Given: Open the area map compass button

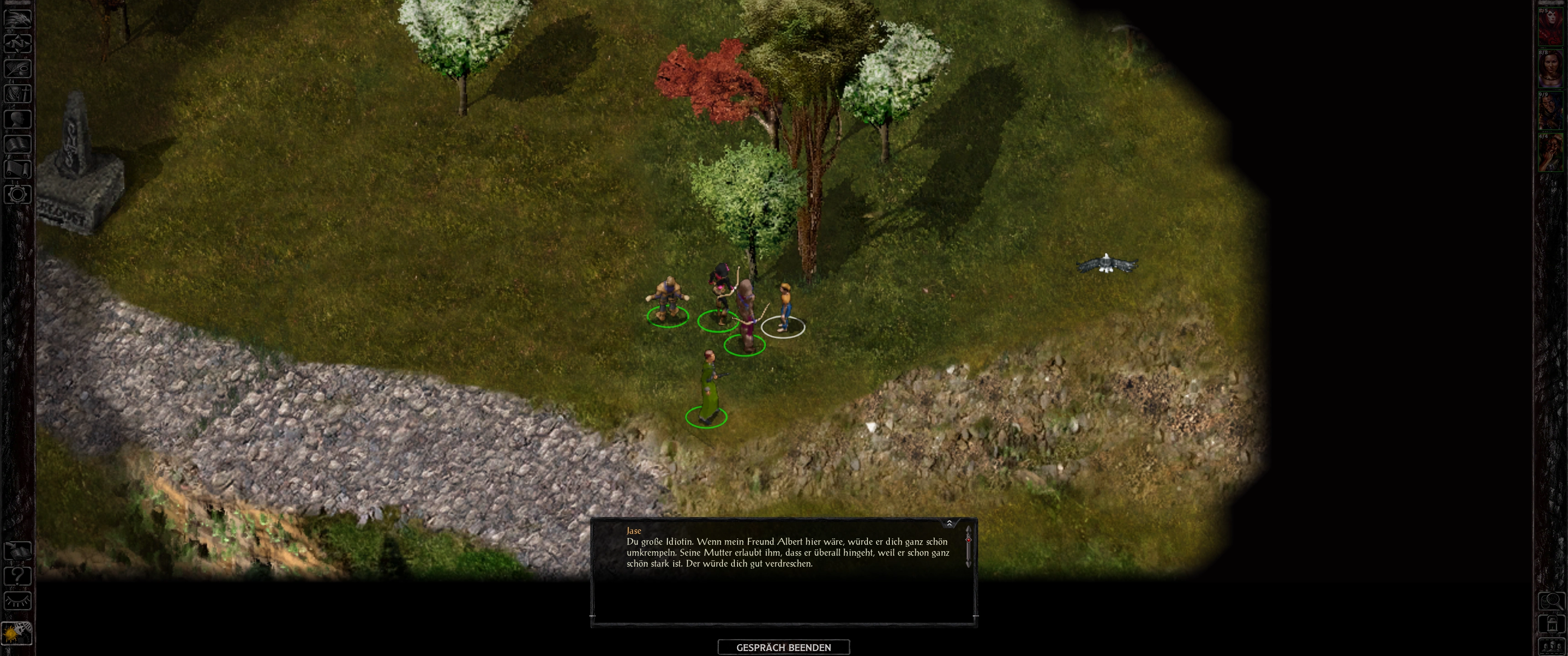Looking at the screenshot, I should pyautogui.click(x=17, y=43).
